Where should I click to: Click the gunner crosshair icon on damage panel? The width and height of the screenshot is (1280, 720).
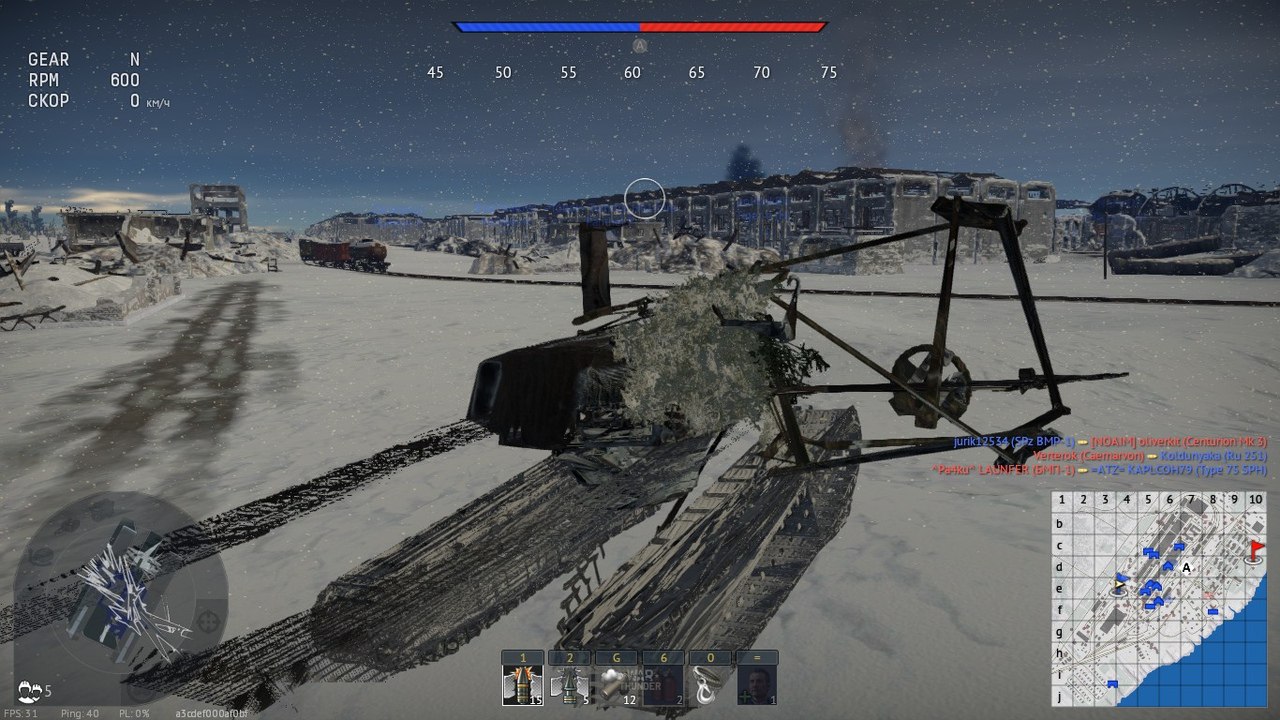point(209,621)
